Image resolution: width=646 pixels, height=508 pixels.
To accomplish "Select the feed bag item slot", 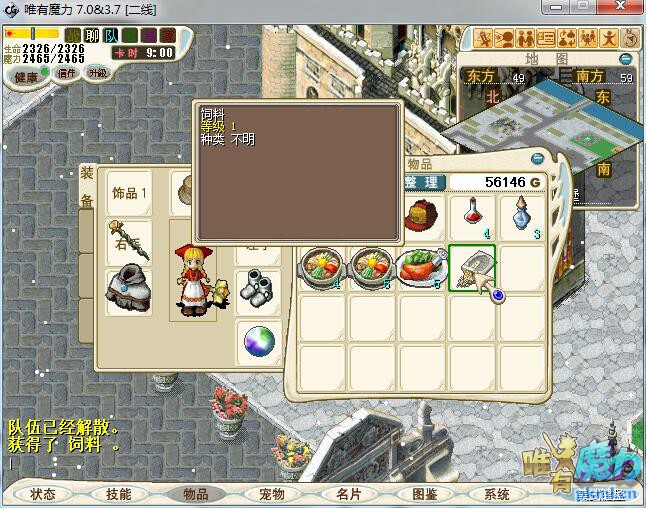I will [x=472, y=268].
